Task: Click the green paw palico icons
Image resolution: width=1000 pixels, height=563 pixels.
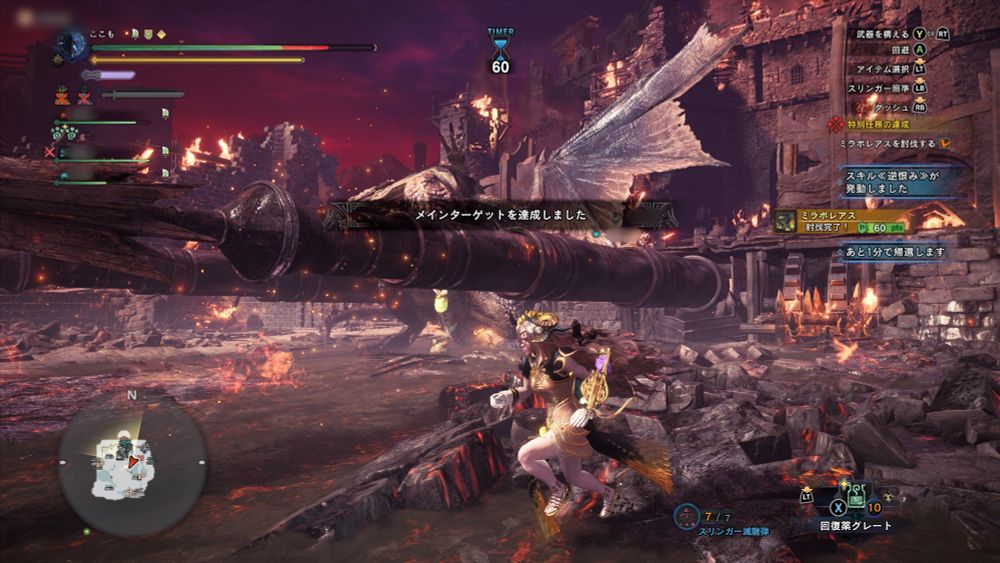Action: pos(68,132)
